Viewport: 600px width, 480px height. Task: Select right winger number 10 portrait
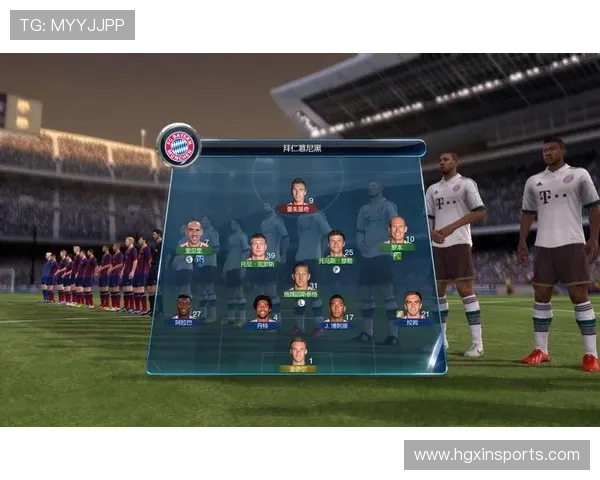(x=397, y=234)
